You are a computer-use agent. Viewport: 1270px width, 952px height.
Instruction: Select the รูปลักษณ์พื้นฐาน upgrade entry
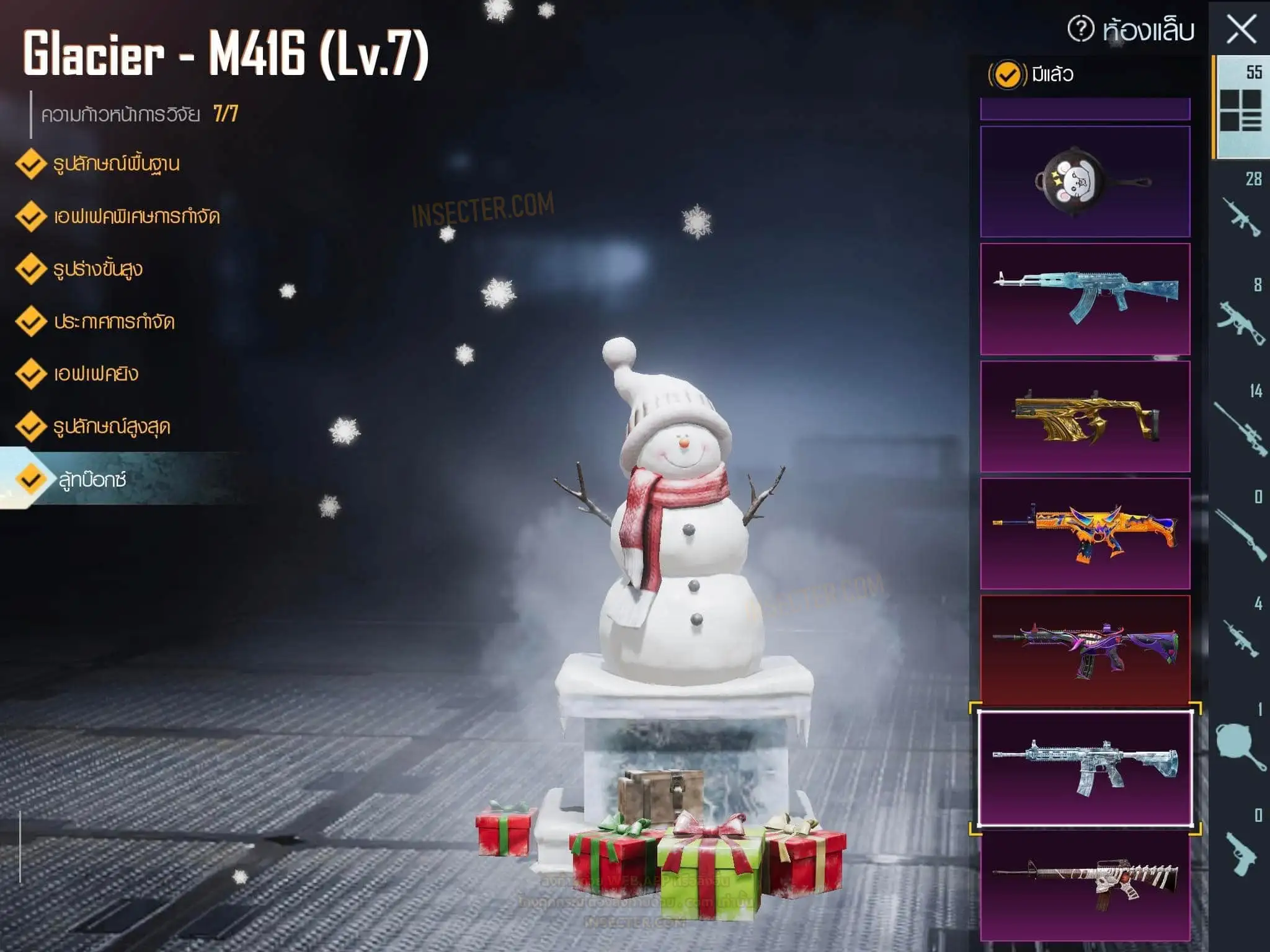pyautogui.click(x=115, y=164)
